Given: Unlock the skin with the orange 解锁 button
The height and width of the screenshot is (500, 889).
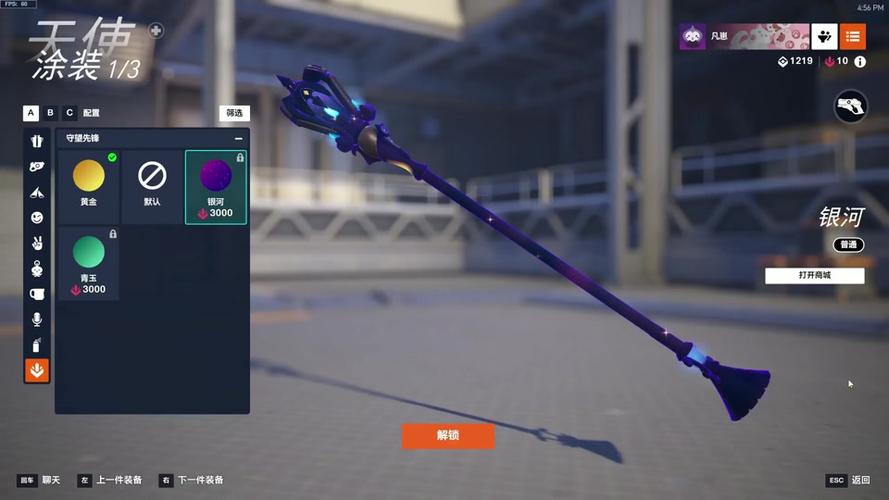Looking at the screenshot, I should 448,436.
